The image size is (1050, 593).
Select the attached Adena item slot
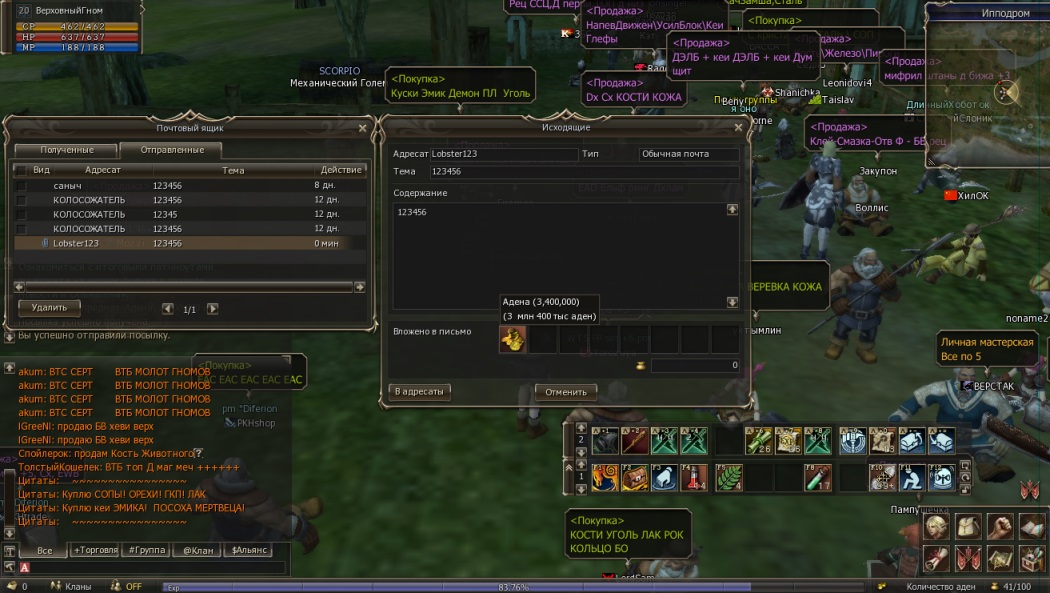click(512, 340)
